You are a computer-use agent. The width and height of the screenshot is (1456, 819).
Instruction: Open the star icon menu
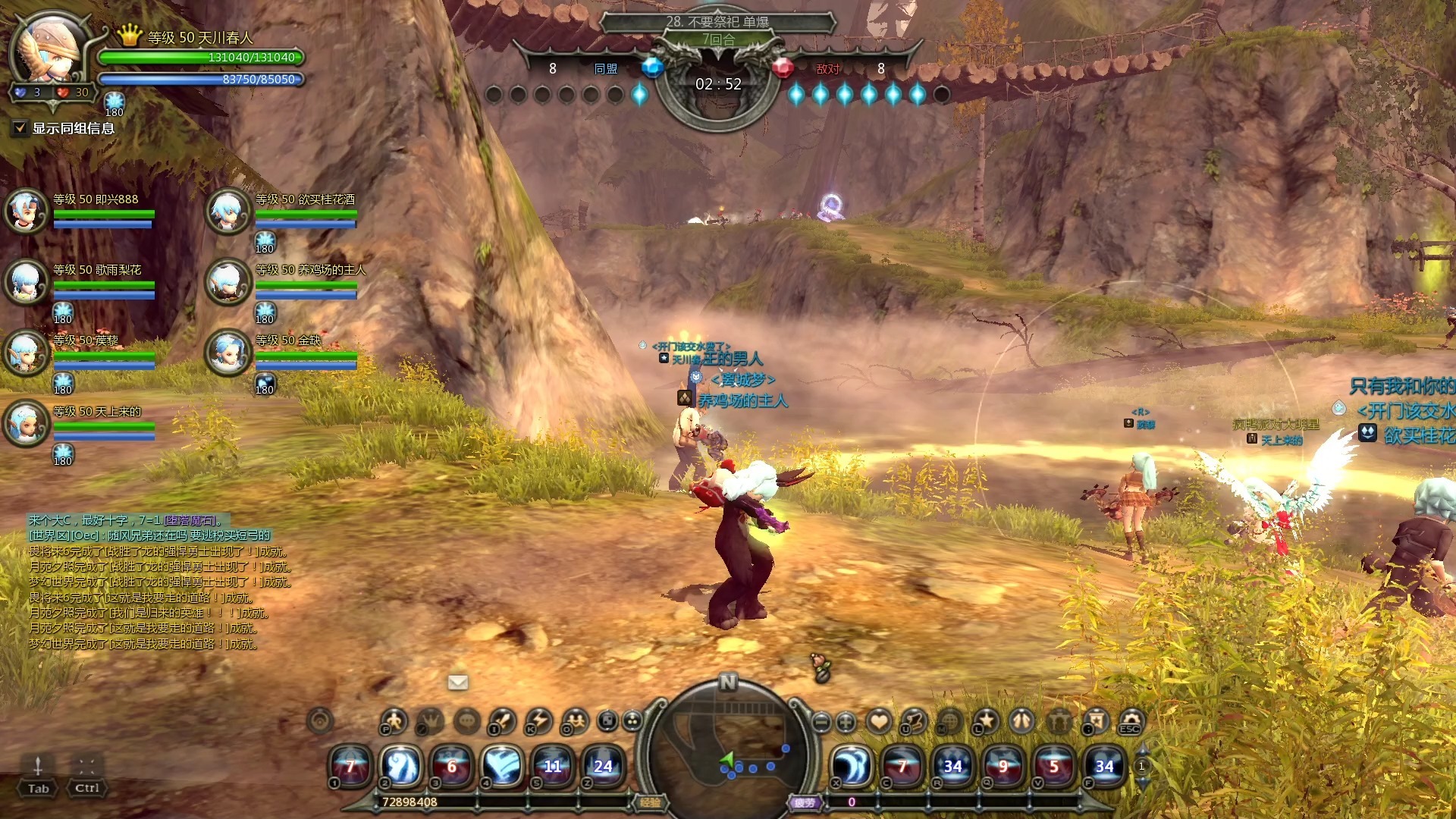click(986, 720)
